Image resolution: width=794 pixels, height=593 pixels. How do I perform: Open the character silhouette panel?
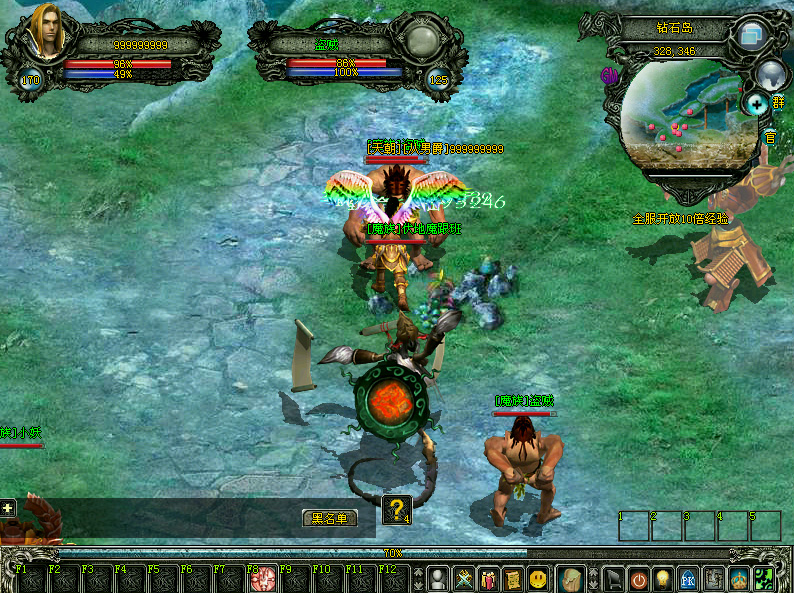438,578
